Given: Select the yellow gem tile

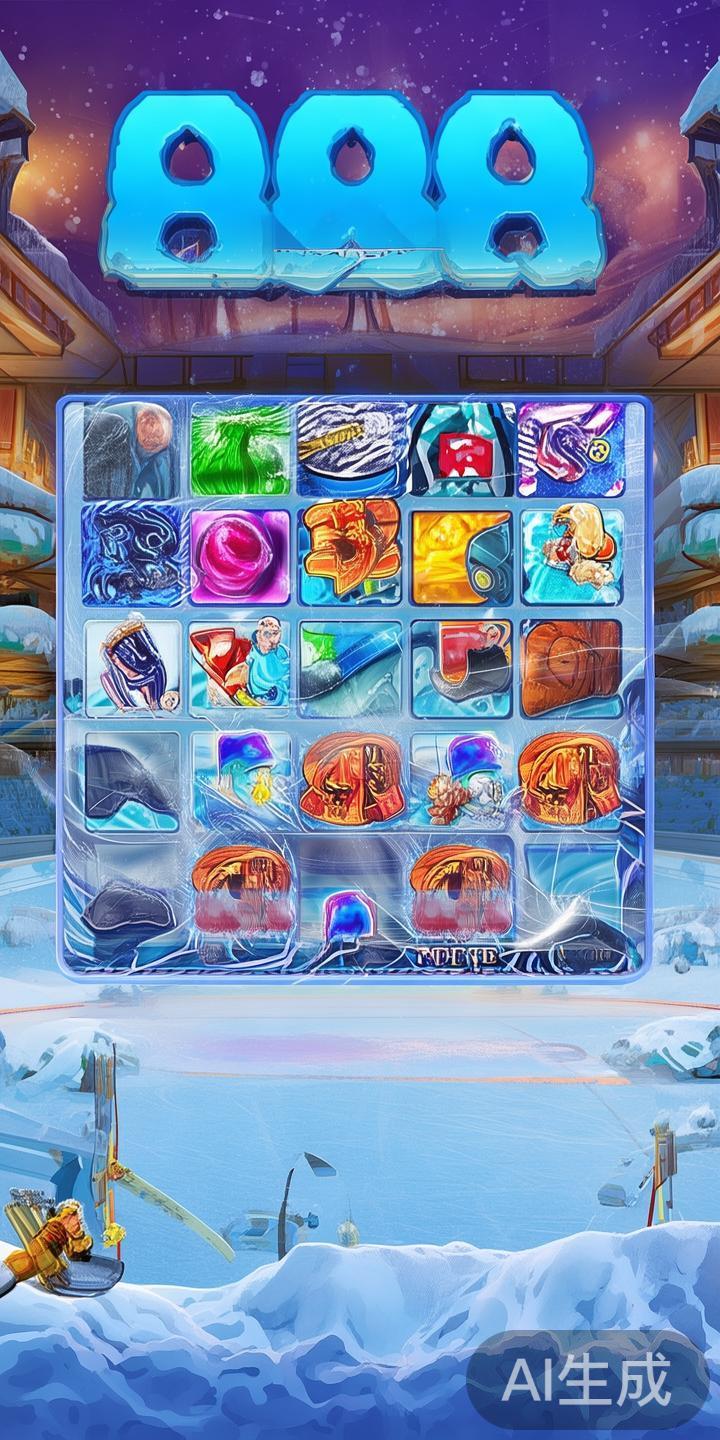Looking at the screenshot, I should 462,555.
